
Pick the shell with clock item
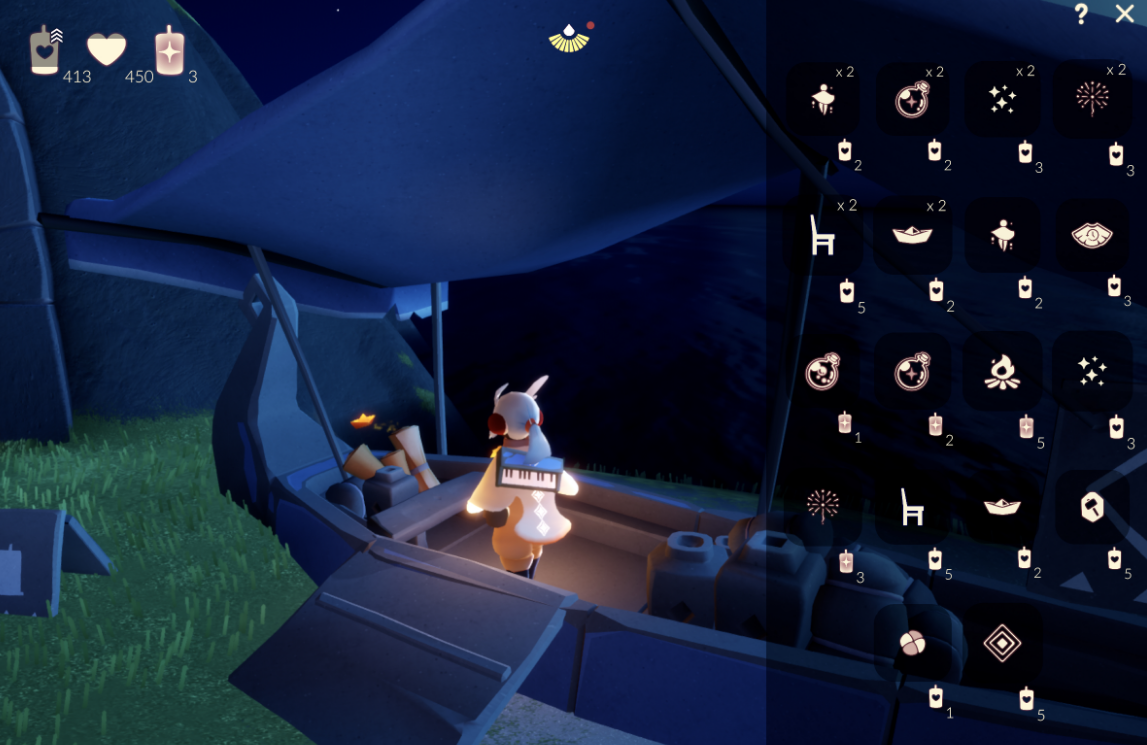point(1092,235)
